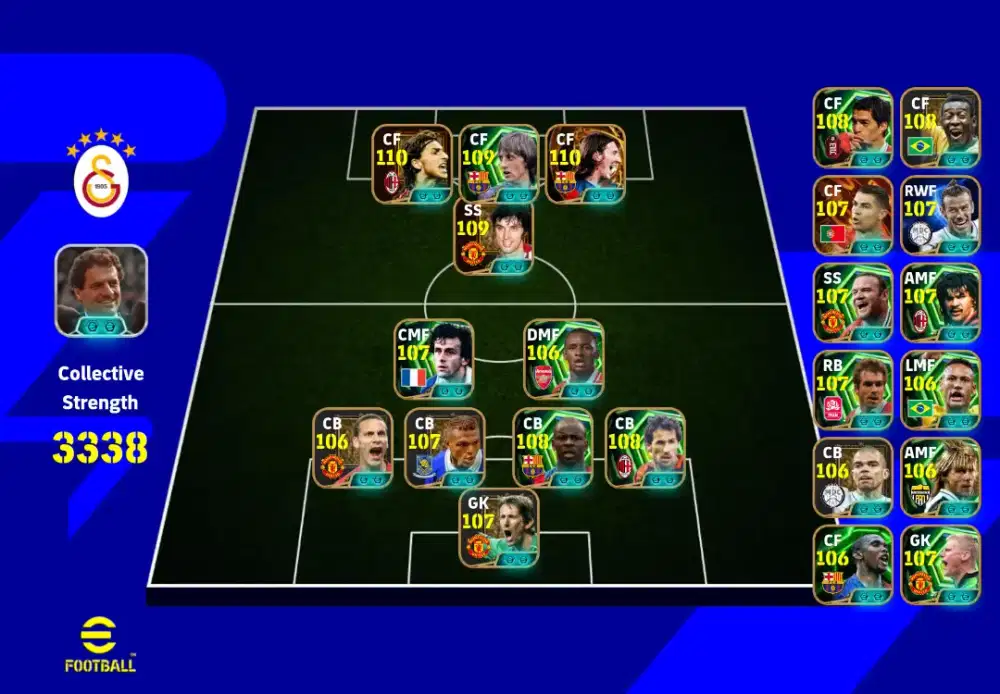Open the manager portrait card
This screenshot has height=694, width=1000.
(101, 290)
